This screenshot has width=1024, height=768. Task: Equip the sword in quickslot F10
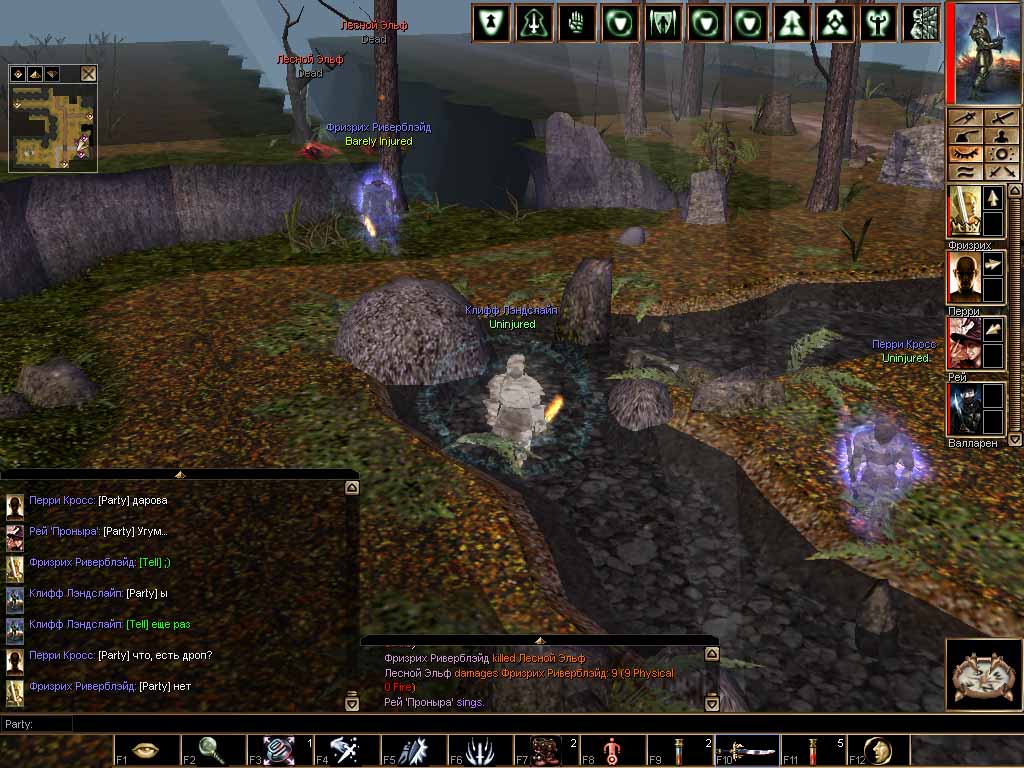tap(745, 750)
